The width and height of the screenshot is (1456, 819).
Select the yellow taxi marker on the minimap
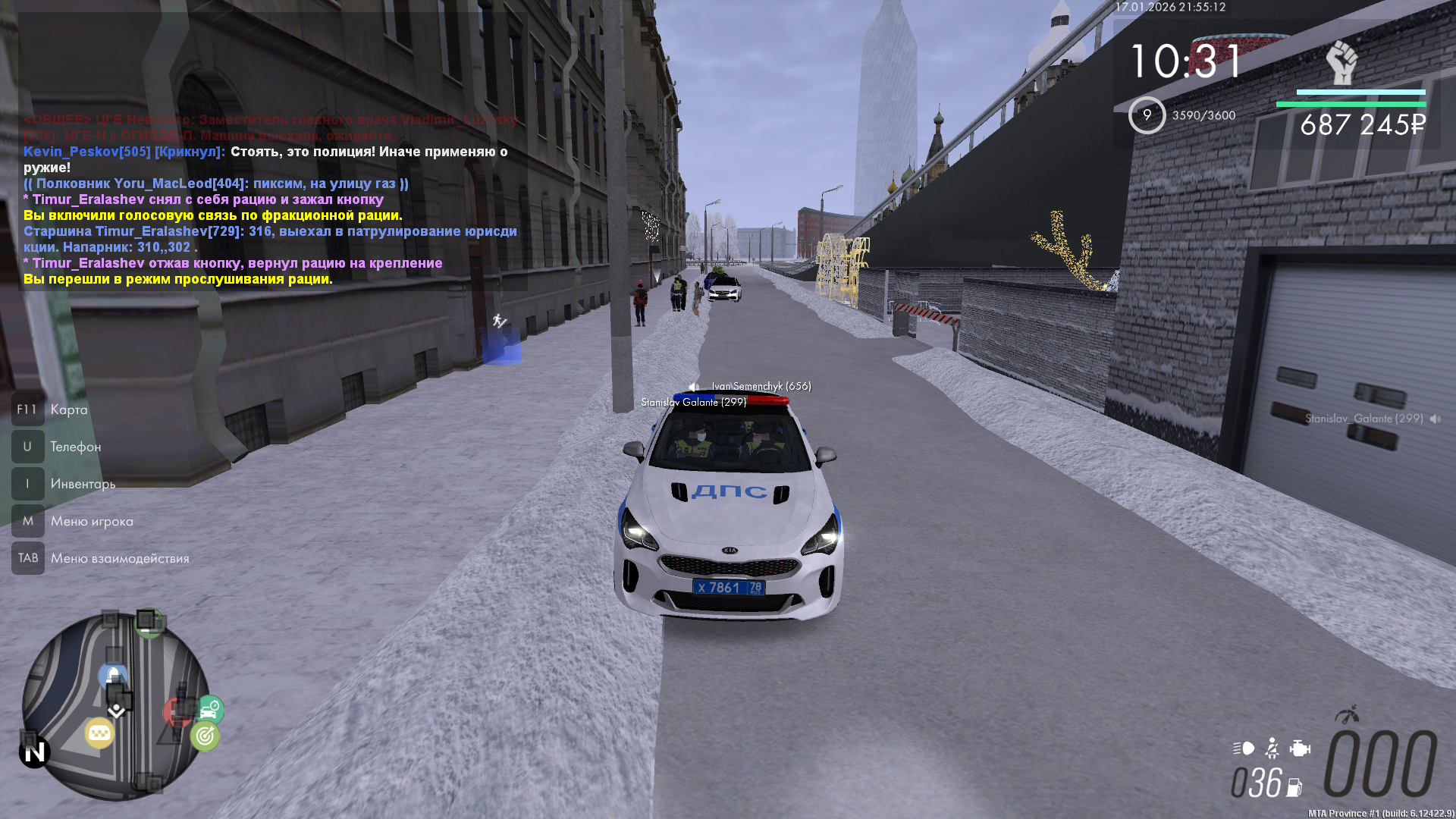[99, 733]
